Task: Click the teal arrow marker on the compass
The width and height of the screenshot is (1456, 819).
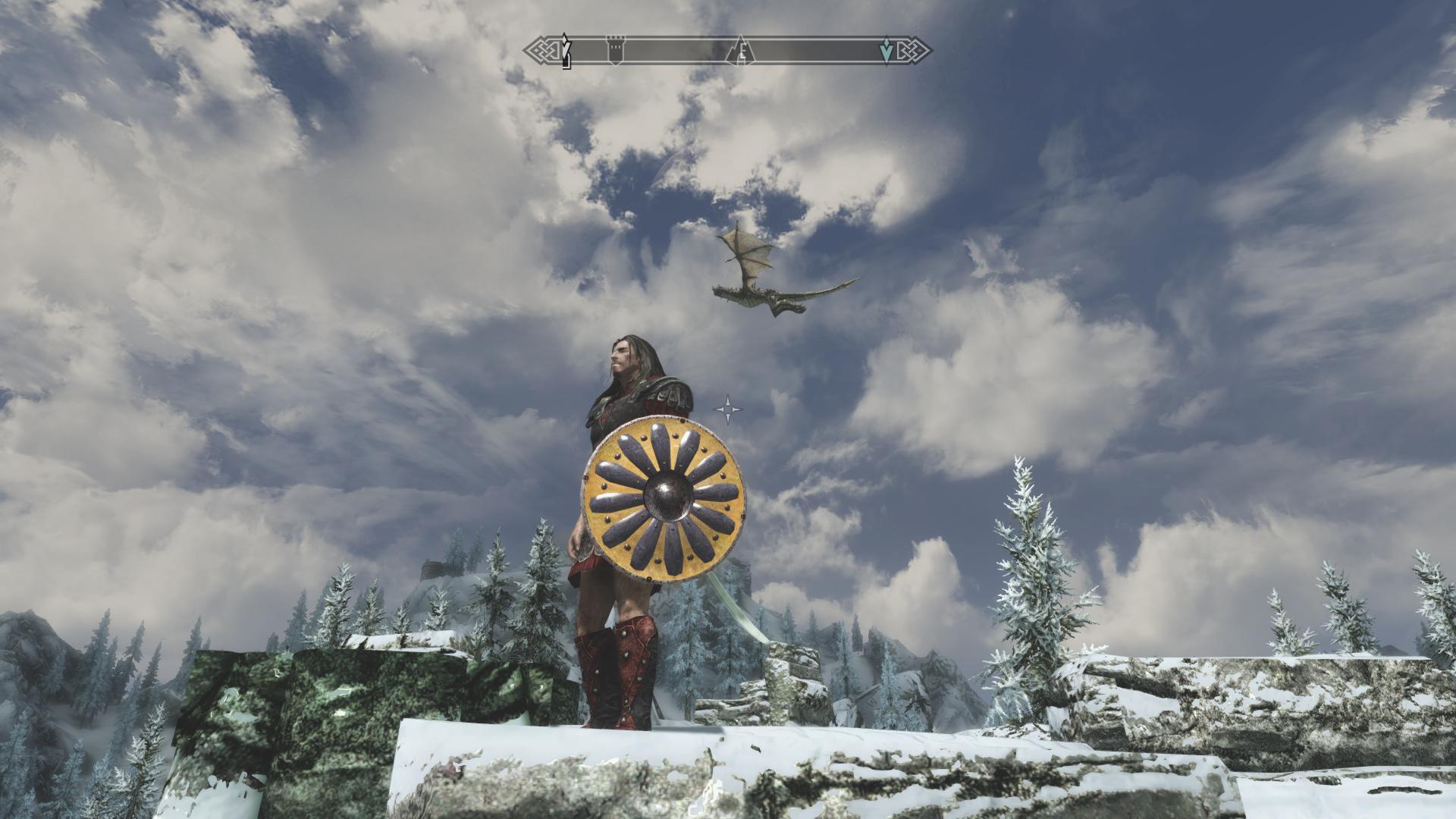Action: pos(885,51)
